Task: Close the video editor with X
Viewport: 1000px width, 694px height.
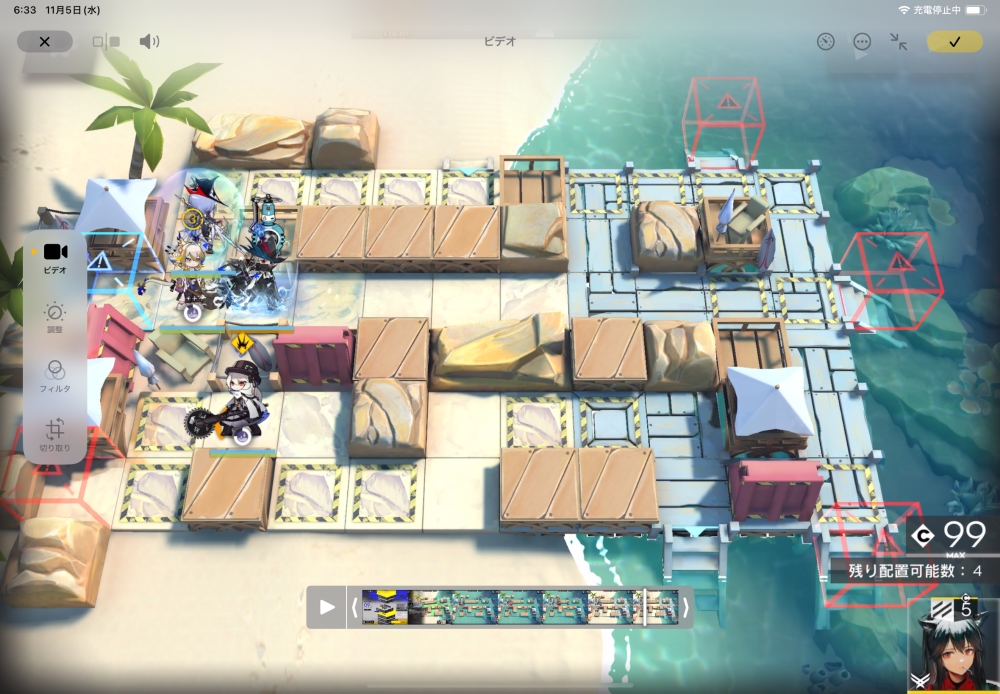Action: tap(44, 41)
